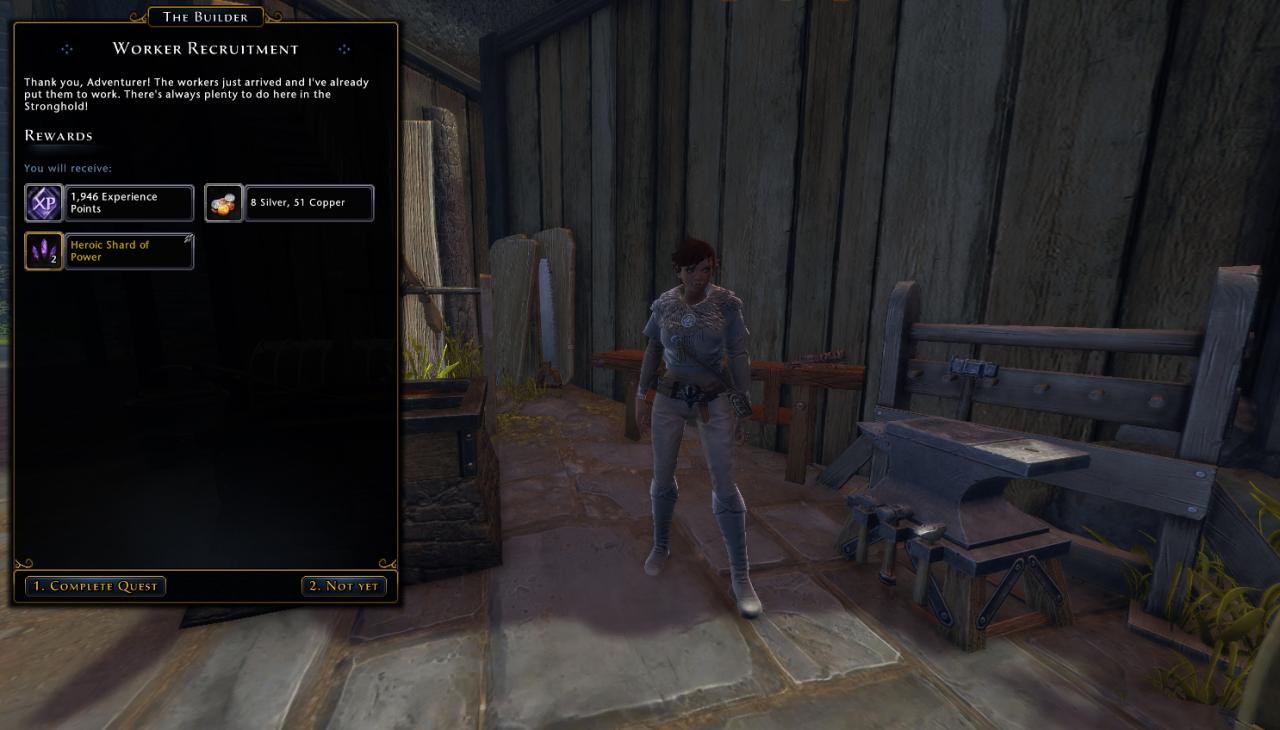
Task: Click the silver and copper coins reward
Action: [x=289, y=203]
